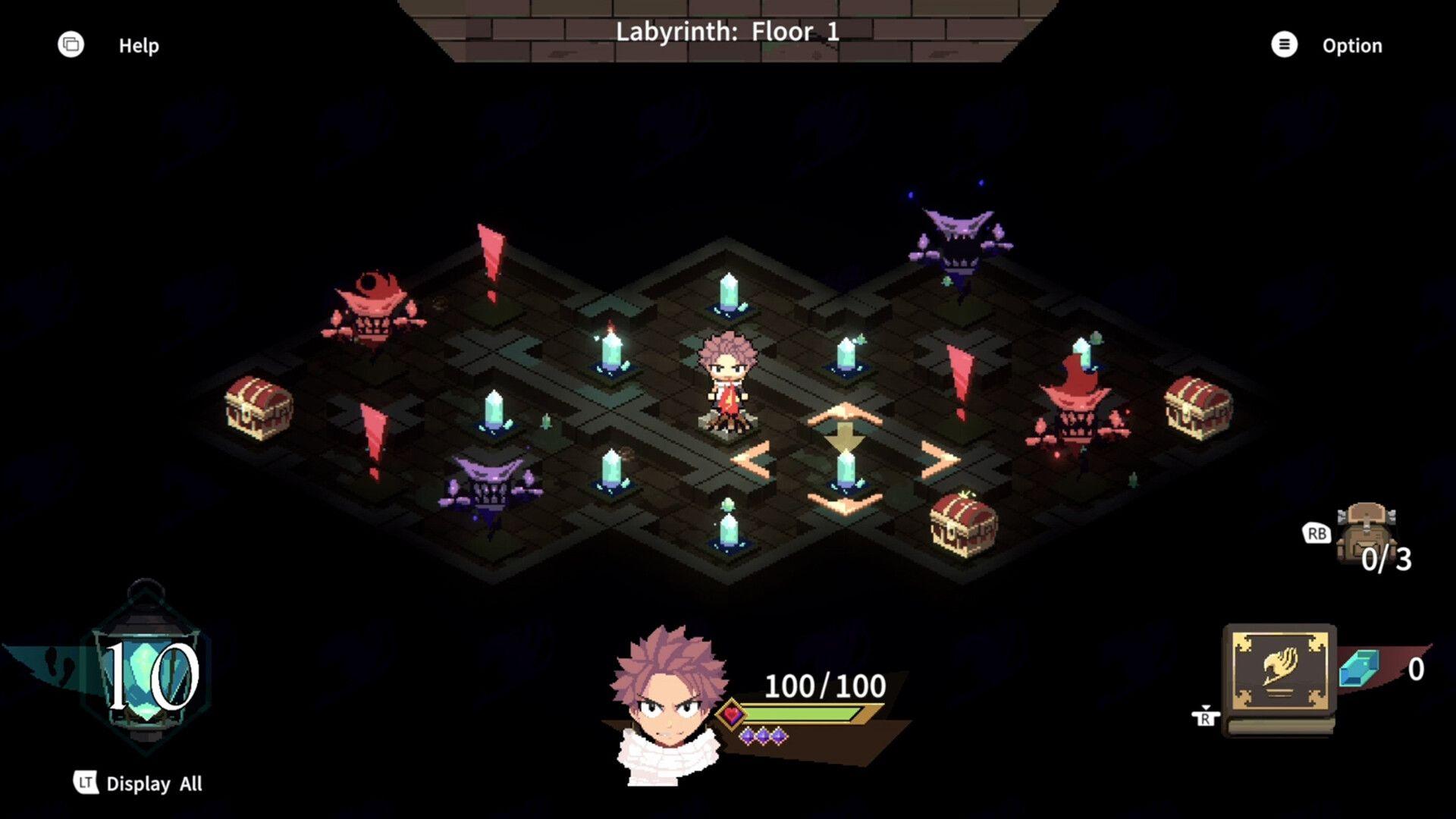Click the square icon next to Help
1456x819 pixels.
click(x=71, y=45)
